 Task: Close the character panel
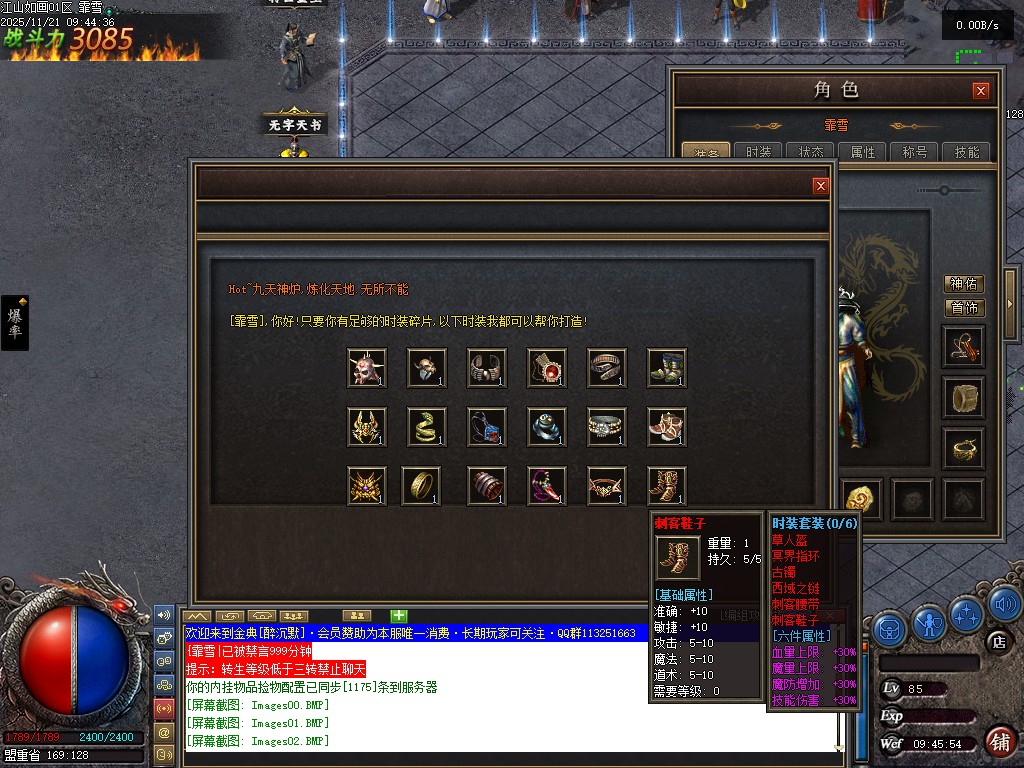click(x=981, y=91)
